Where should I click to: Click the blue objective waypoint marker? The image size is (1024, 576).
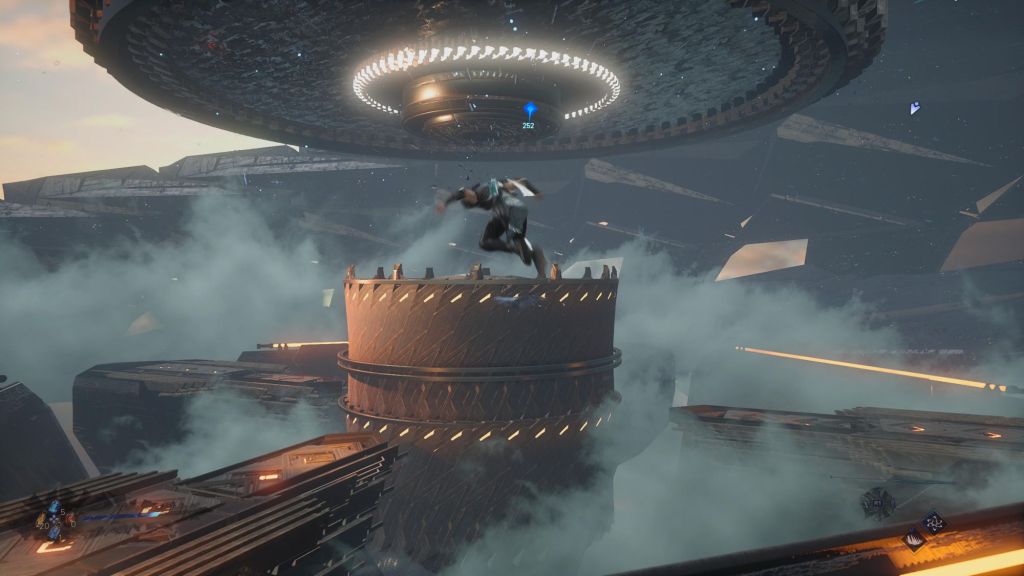tap(530, 109)
